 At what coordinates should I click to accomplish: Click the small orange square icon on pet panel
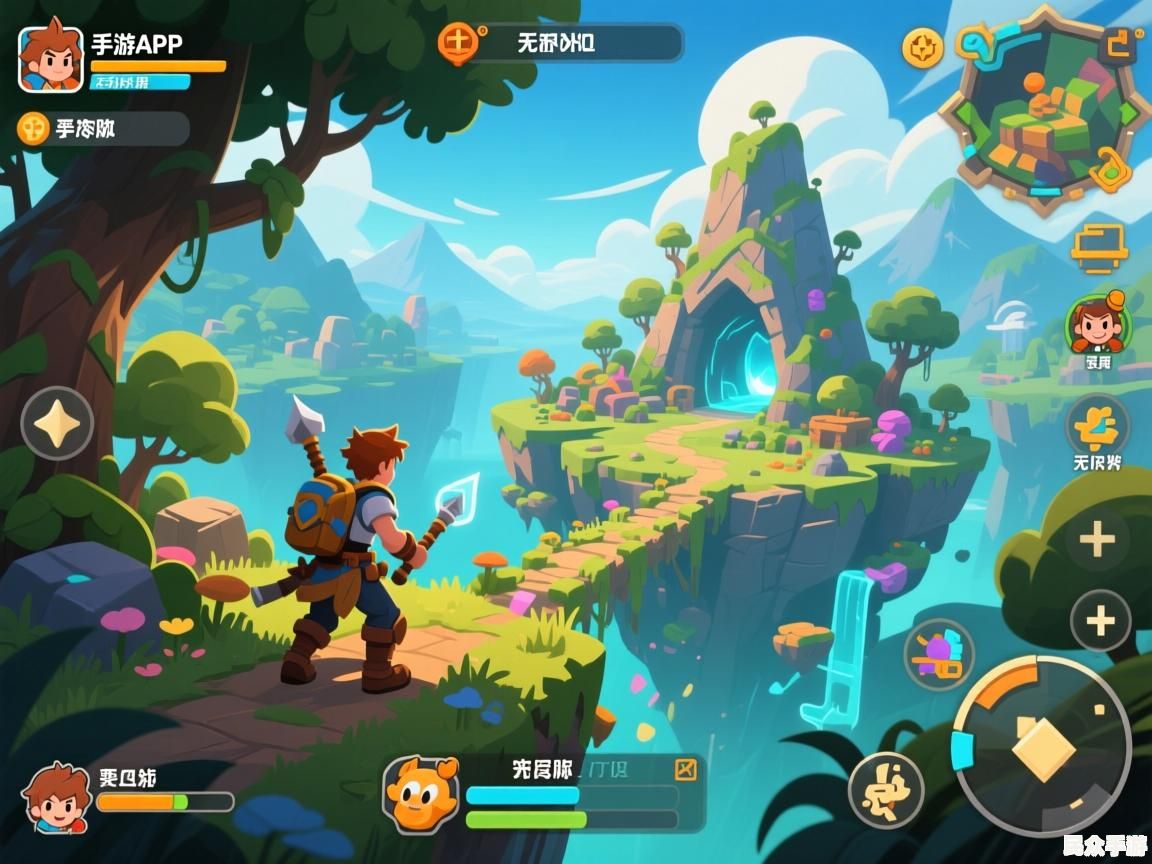[685, 769]
